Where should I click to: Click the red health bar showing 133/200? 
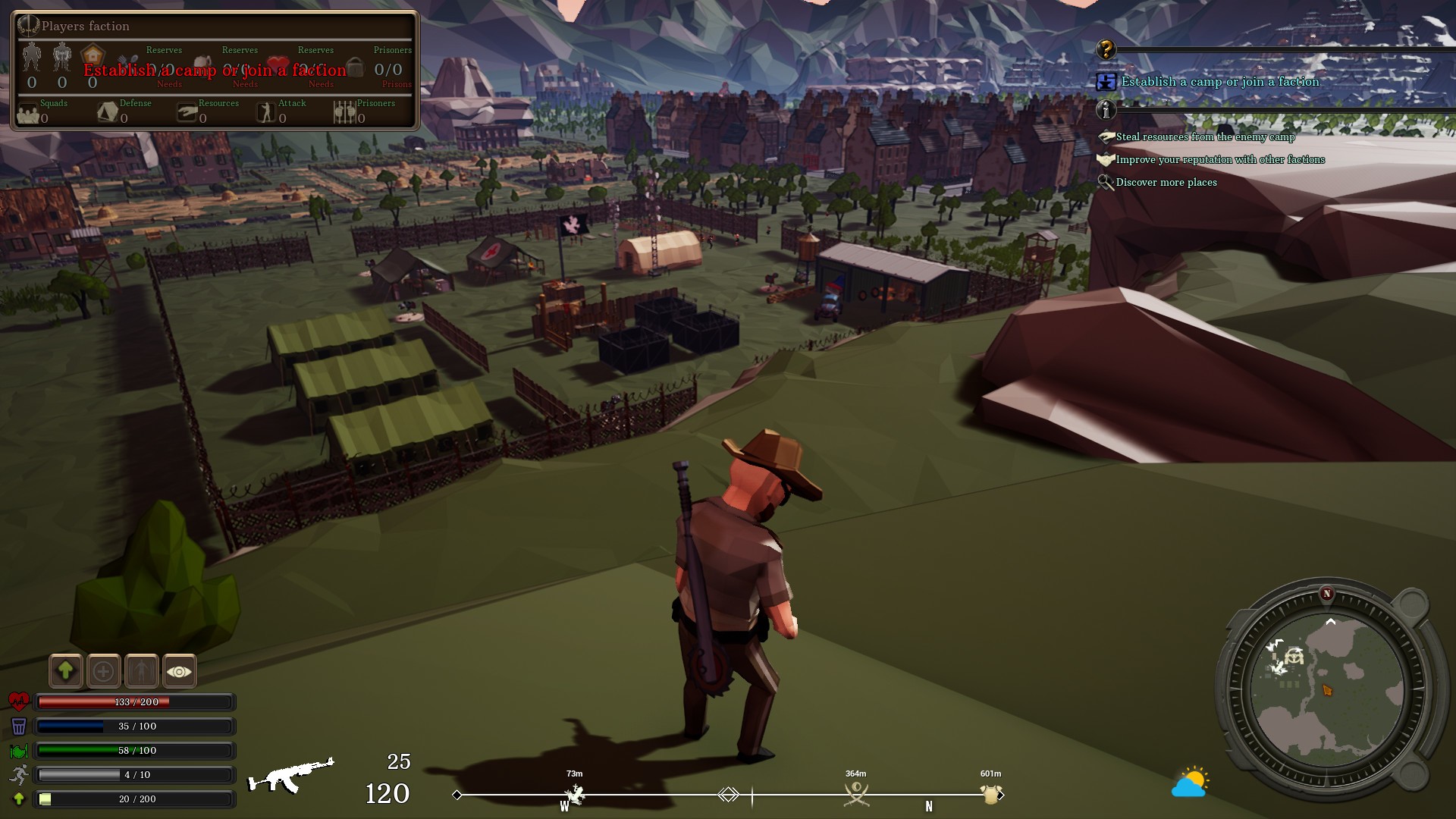(x=134, y=702)
